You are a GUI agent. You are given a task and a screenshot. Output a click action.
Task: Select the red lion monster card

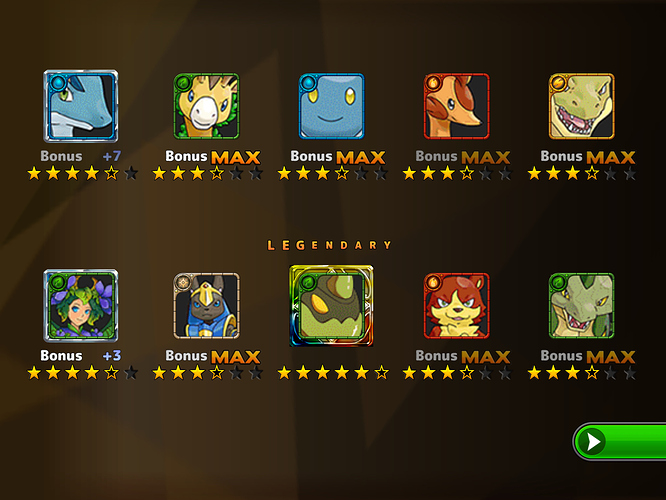(x=456, y=306)
